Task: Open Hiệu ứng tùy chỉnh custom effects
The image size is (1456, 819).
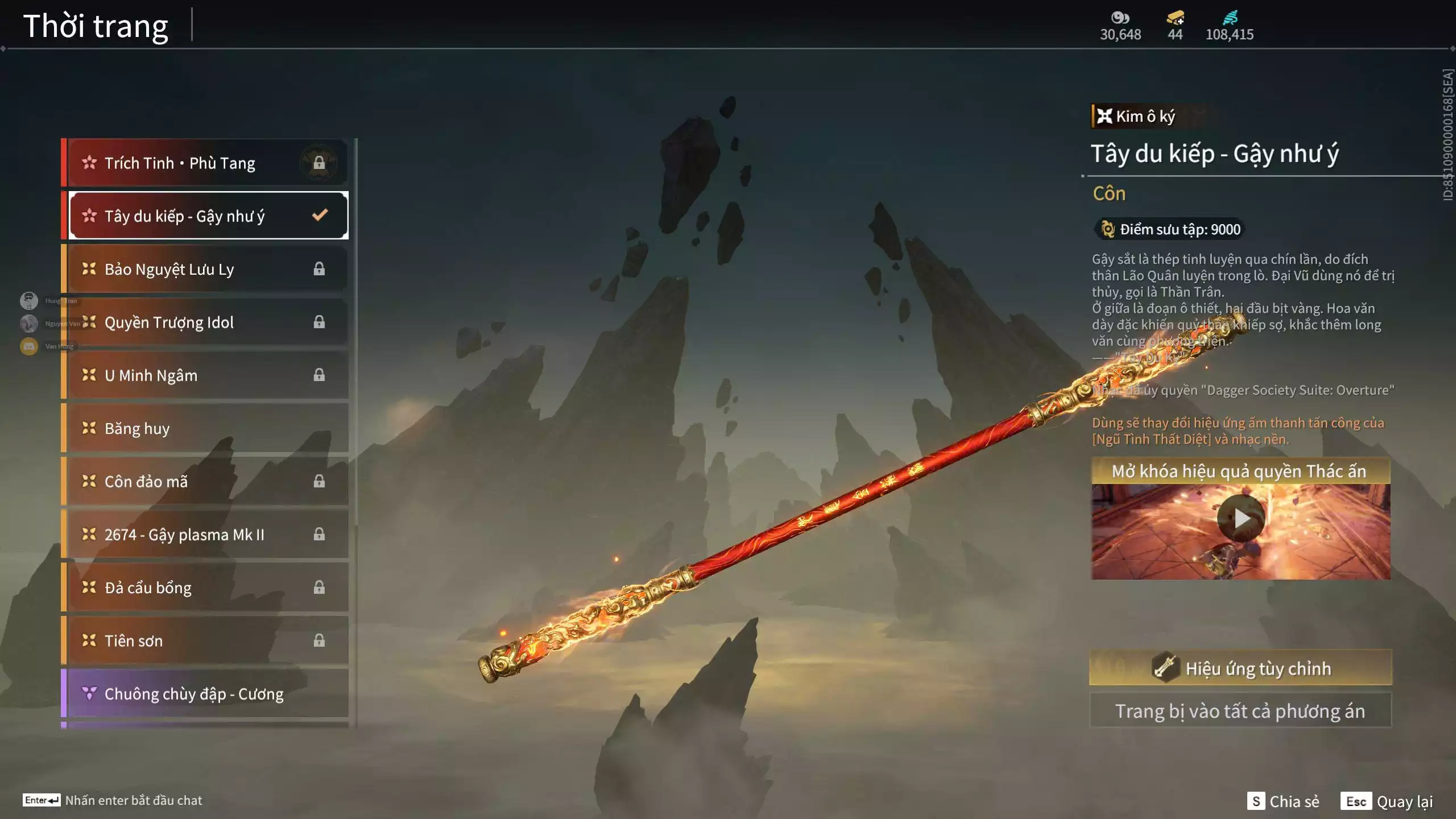Action: [1240, 668]
